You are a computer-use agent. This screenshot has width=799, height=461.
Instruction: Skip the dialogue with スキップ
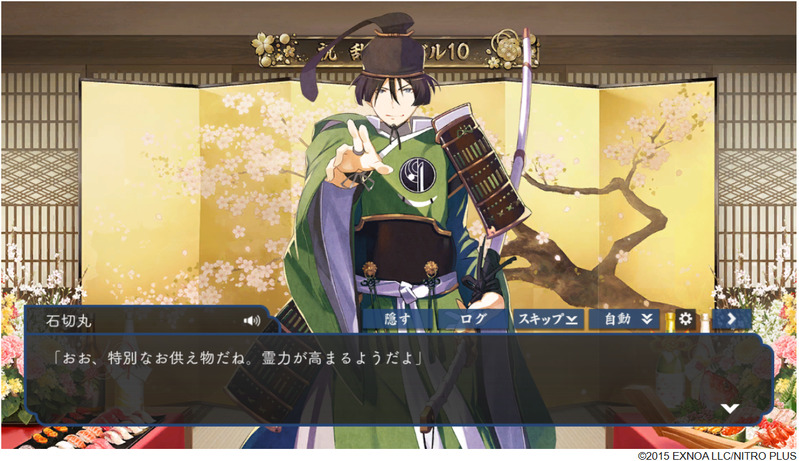(x=548, y=319)
